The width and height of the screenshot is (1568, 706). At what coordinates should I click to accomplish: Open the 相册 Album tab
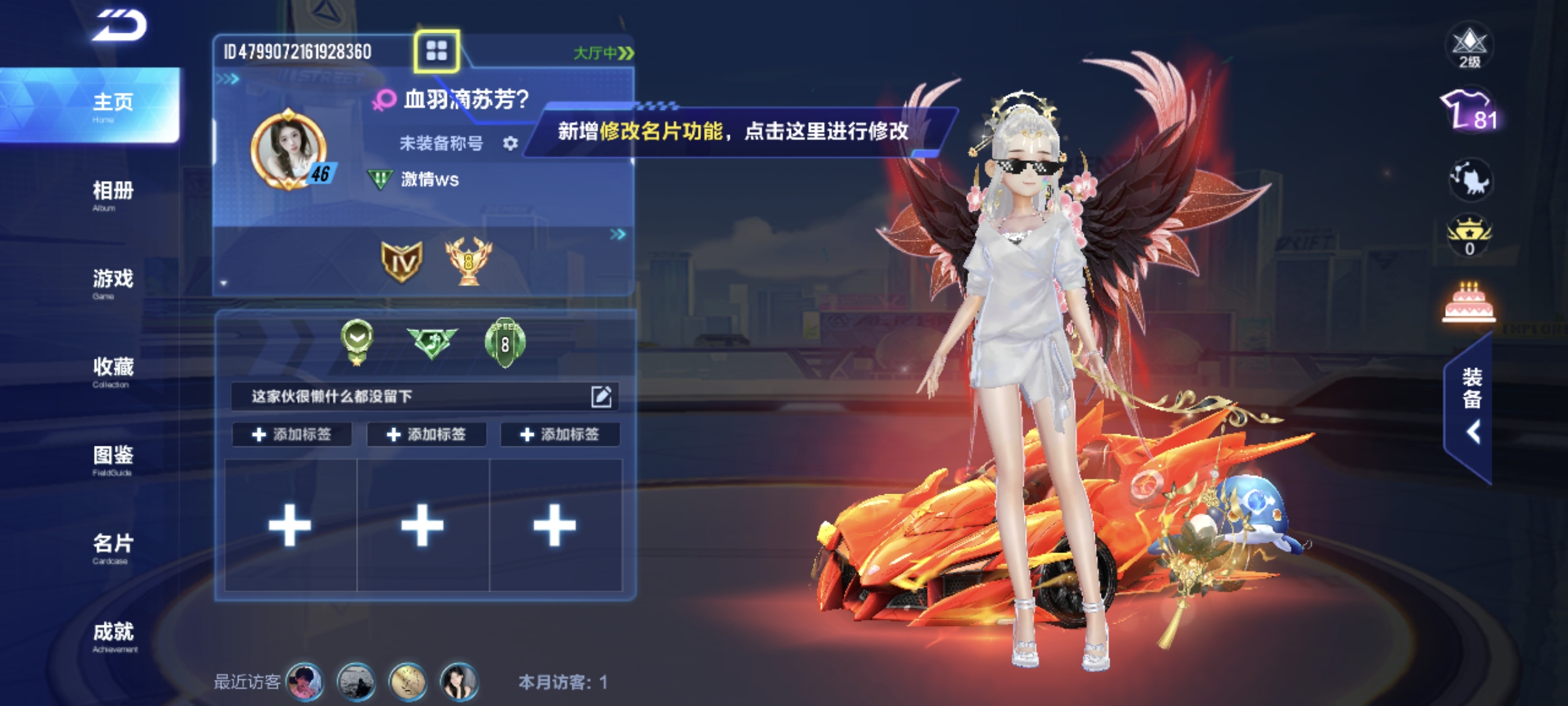[112, 193]
